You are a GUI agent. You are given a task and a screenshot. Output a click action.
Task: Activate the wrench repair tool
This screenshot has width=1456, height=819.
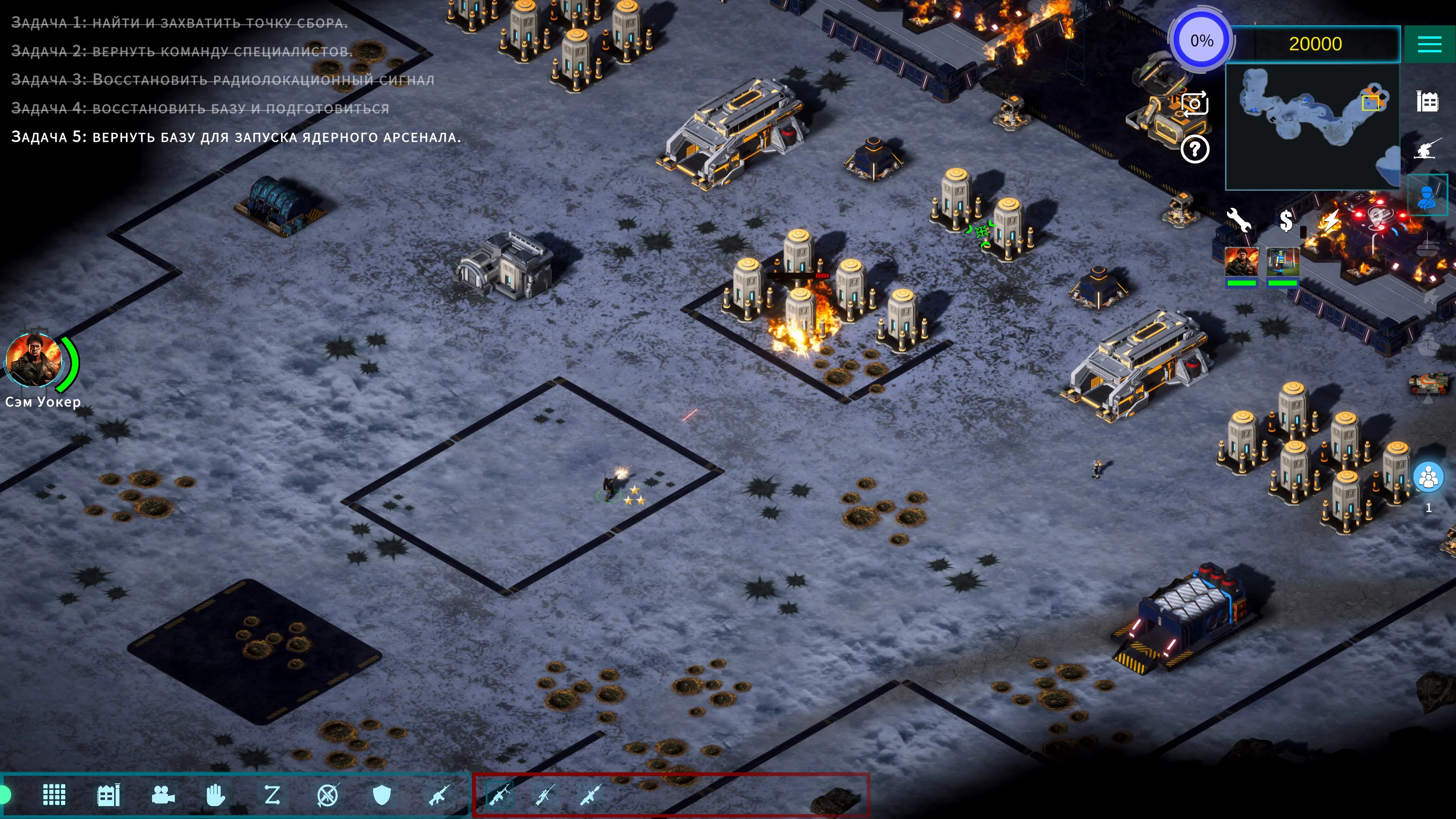click(1238, 220)
